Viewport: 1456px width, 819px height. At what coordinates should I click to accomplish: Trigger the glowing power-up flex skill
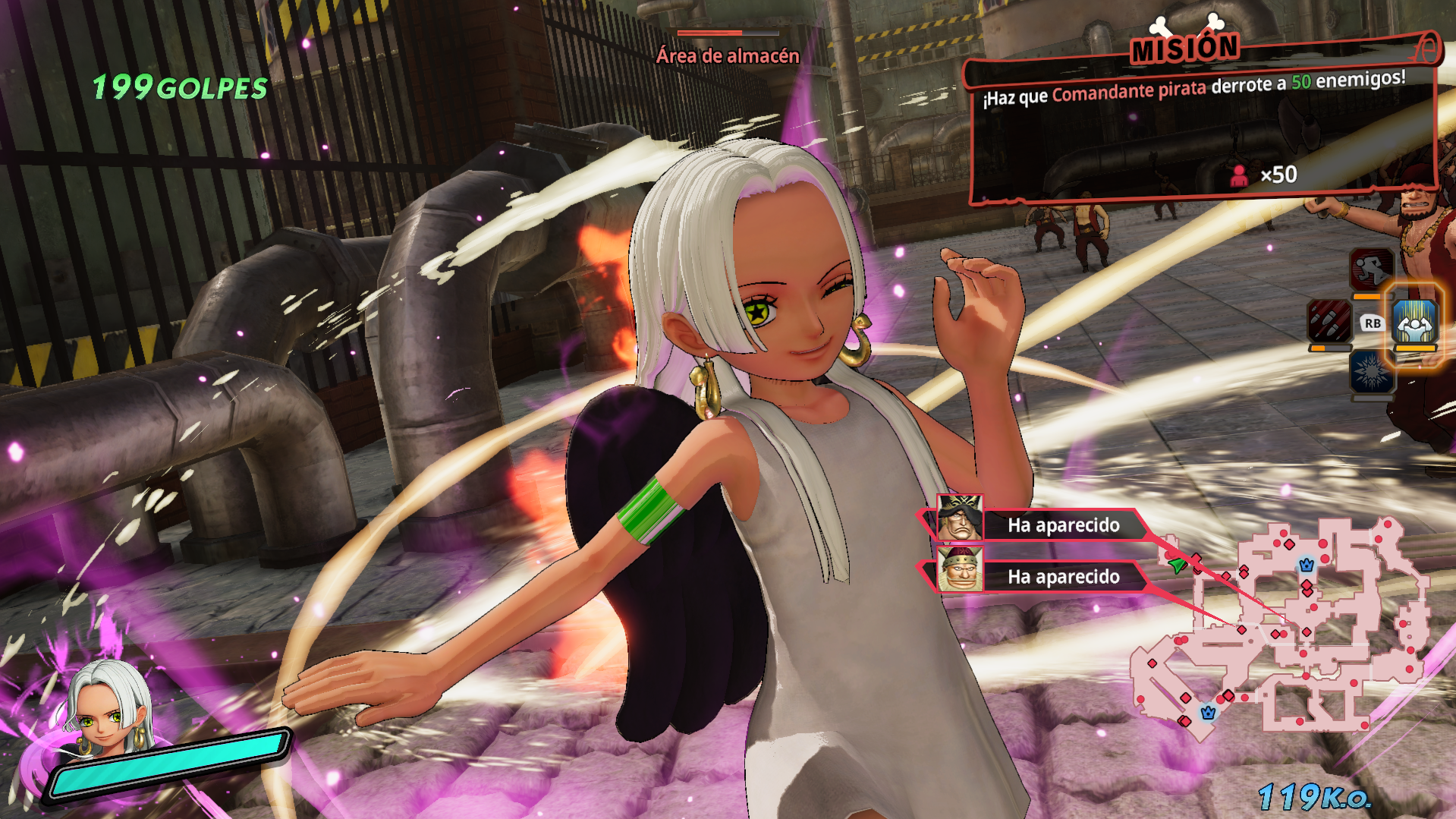(x=1415, y=323)
